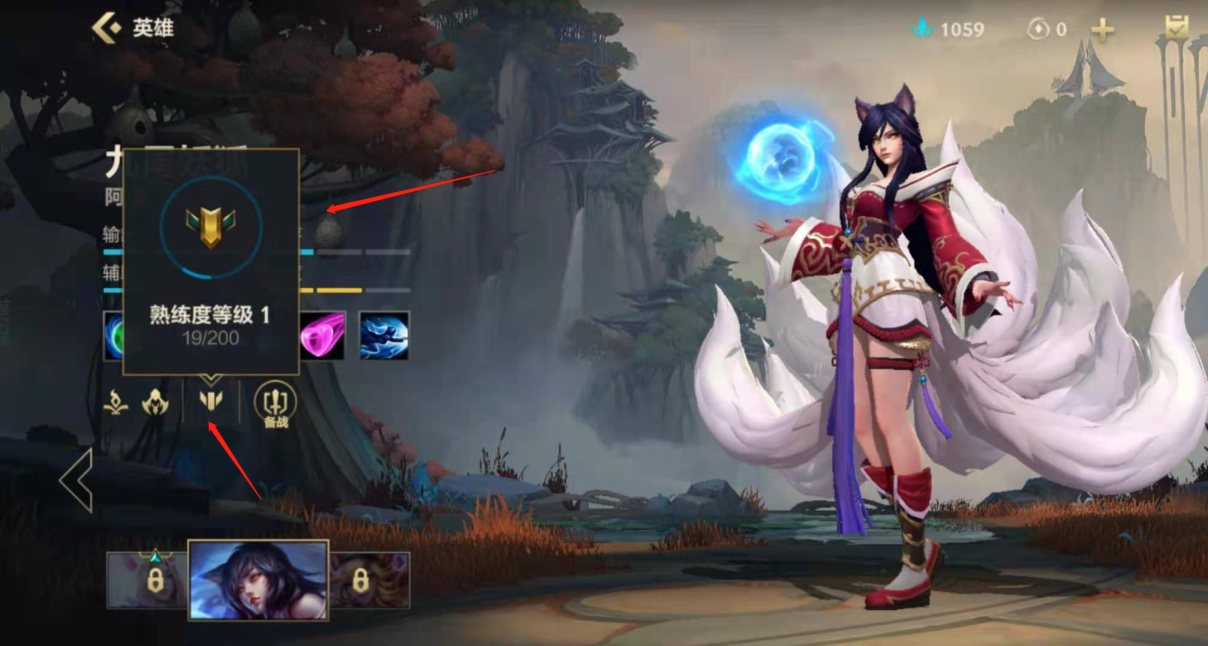1208x646 pixels.
Task: Open the flame lotus icon
Action: [116, 402]
